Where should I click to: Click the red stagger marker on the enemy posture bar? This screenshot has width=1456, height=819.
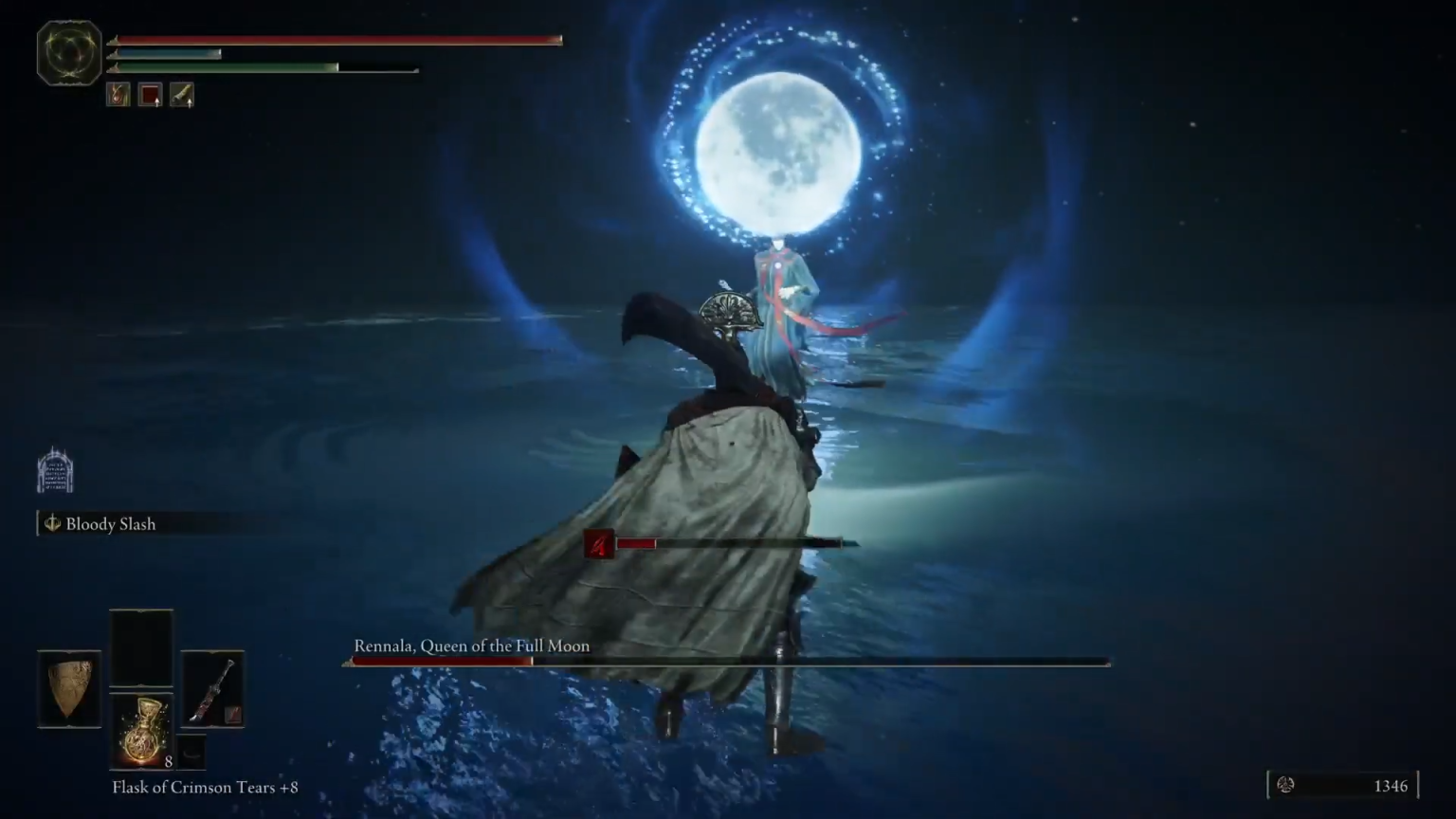600,543
